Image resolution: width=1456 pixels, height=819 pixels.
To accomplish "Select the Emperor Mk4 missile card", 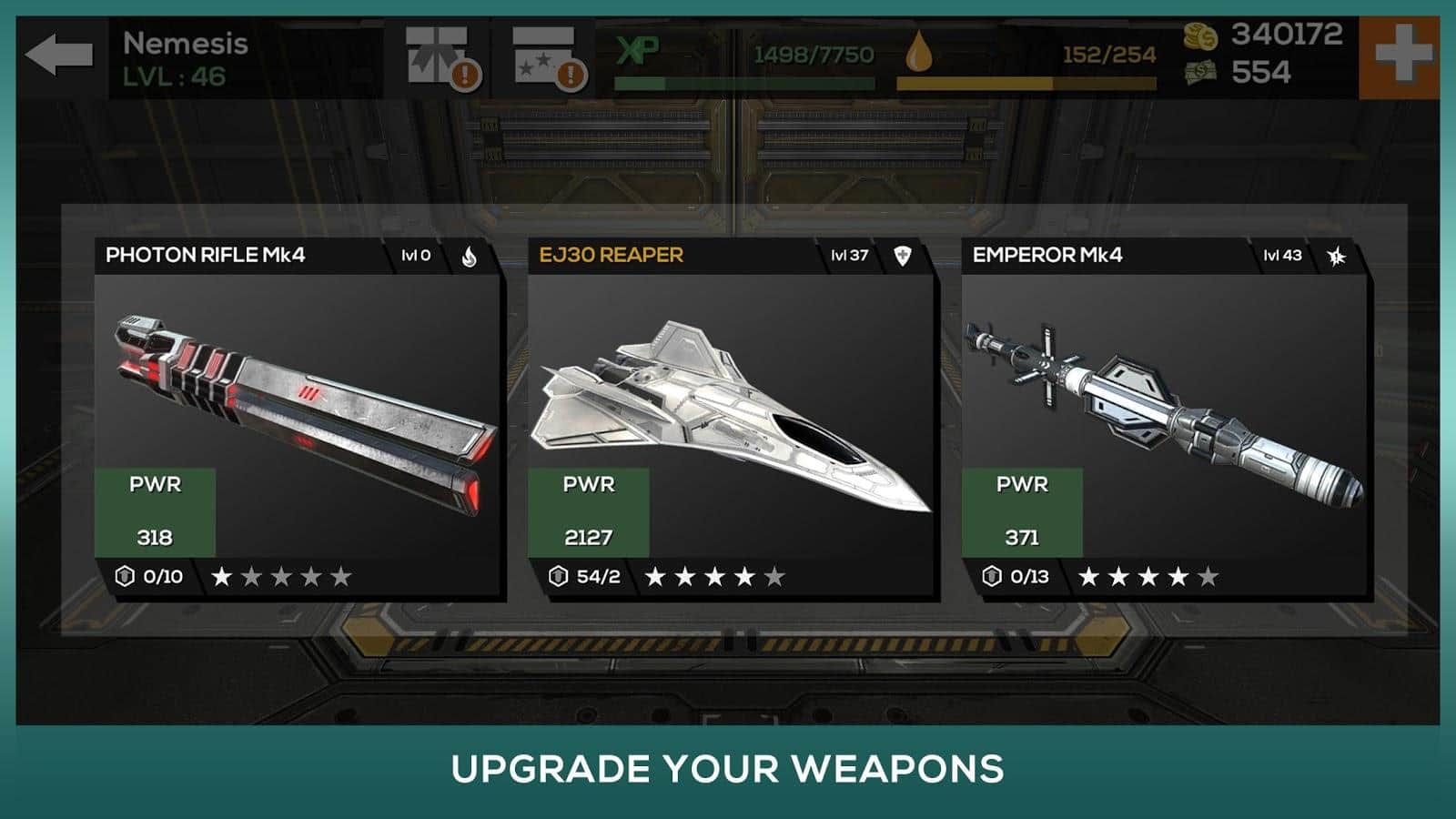I will tap(1165, 419).
